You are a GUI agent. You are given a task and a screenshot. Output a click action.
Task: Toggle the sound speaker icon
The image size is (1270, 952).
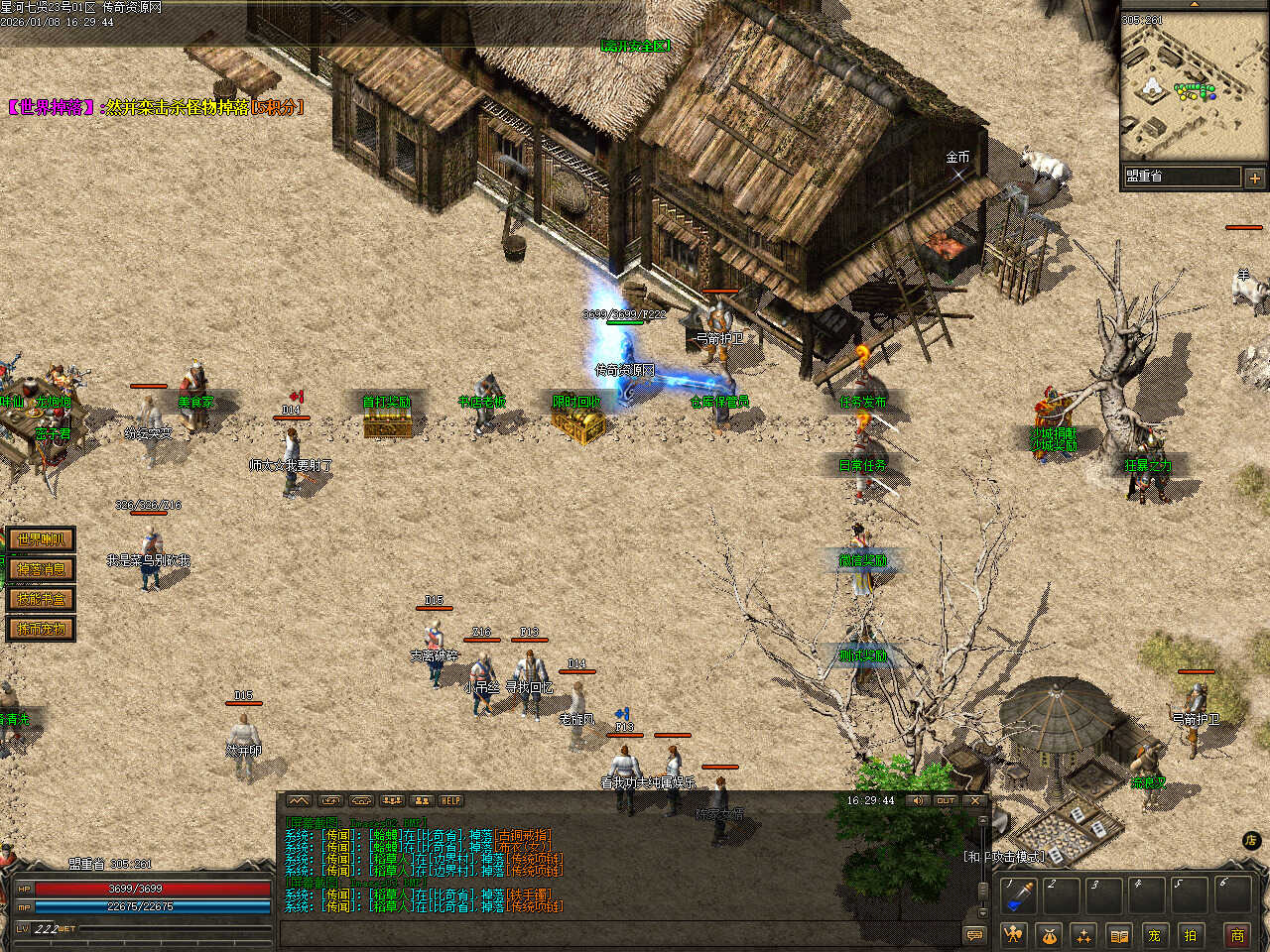pyautogui.click(x=917, y=801)
